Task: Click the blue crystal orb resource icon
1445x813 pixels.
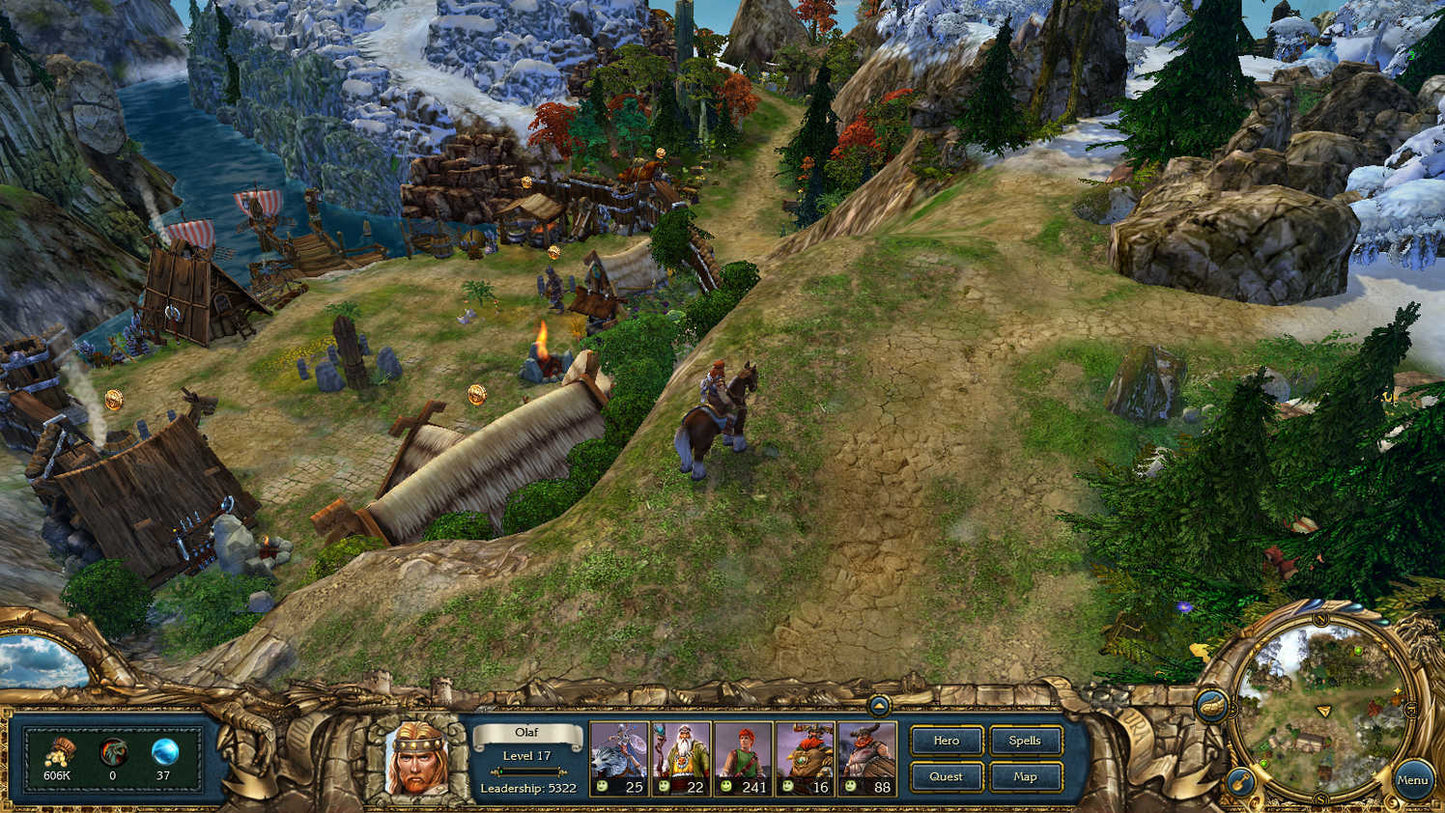Action: pyautogui.click(x=165, y=751)
